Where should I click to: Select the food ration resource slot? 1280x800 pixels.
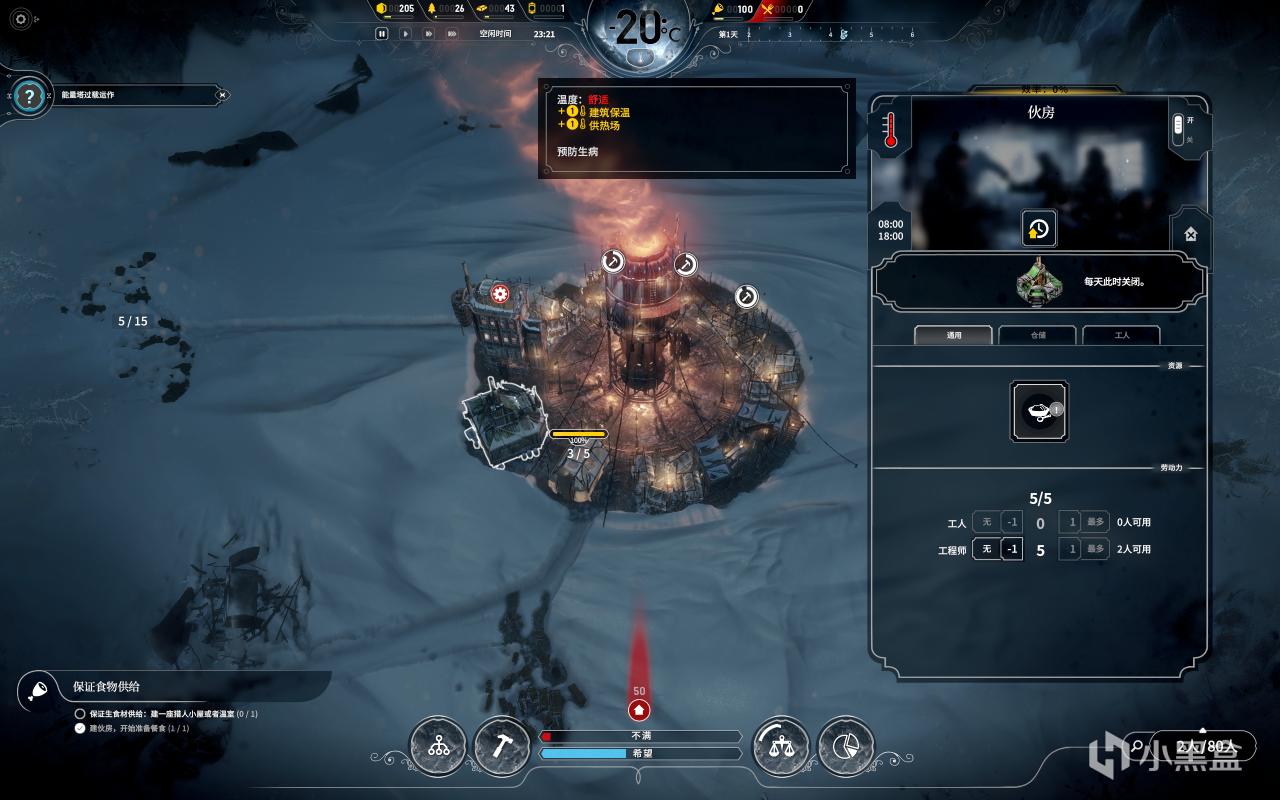pyautogui.click(x=1039, y=410)
